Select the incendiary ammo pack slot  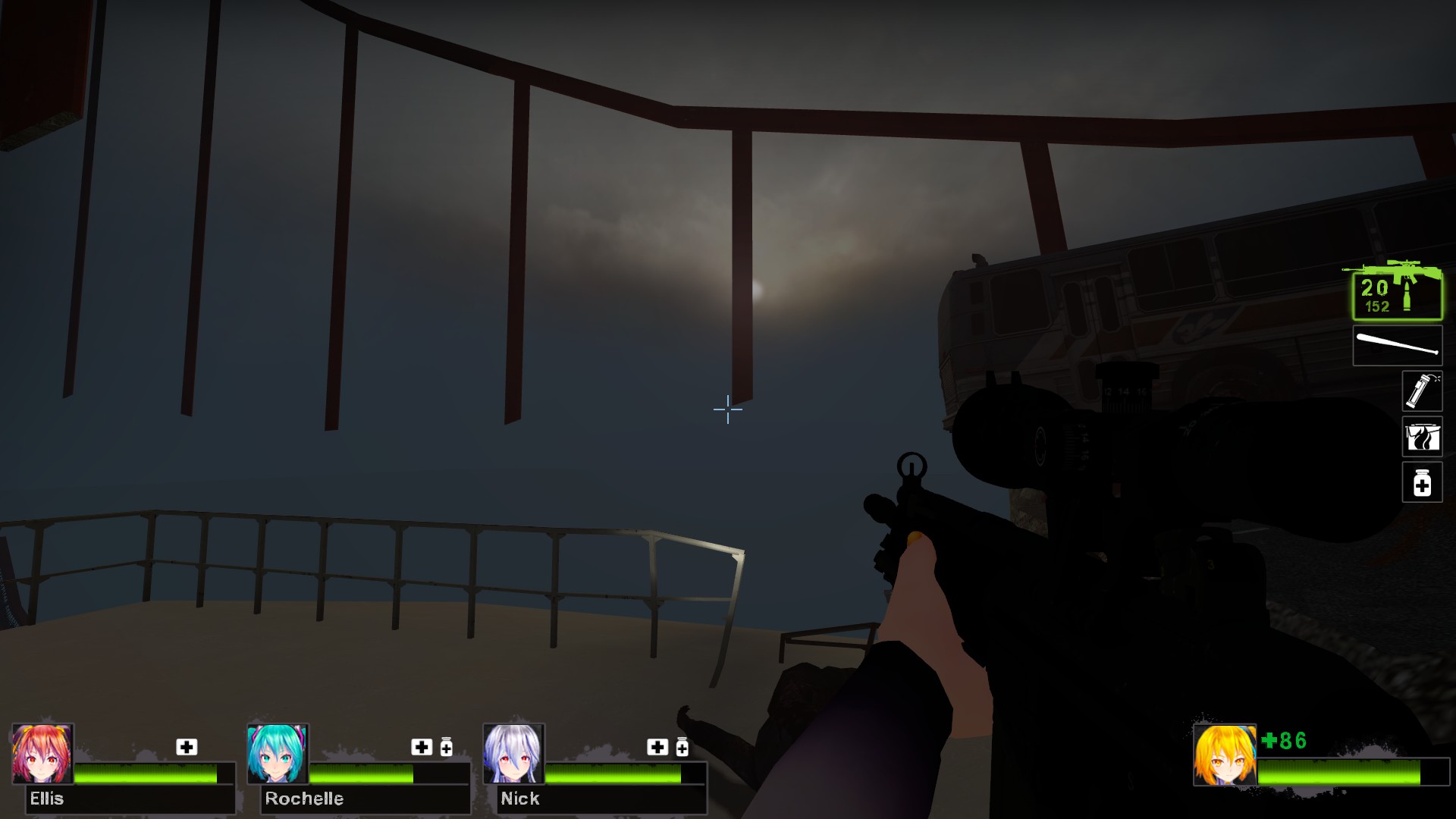pyautogui.click(x=1421, y=437)
